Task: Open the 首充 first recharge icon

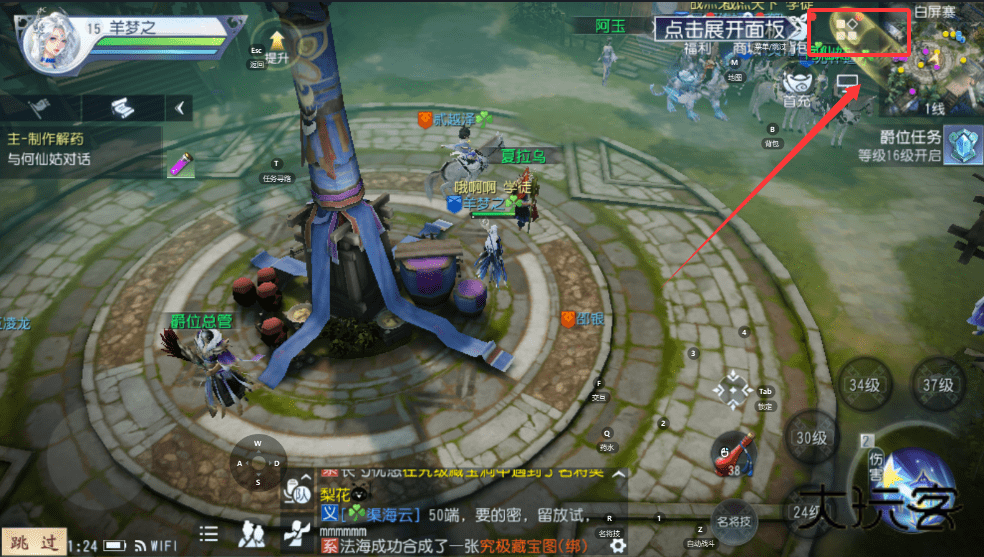Action: pyautogui.click(x=796, y=86)
